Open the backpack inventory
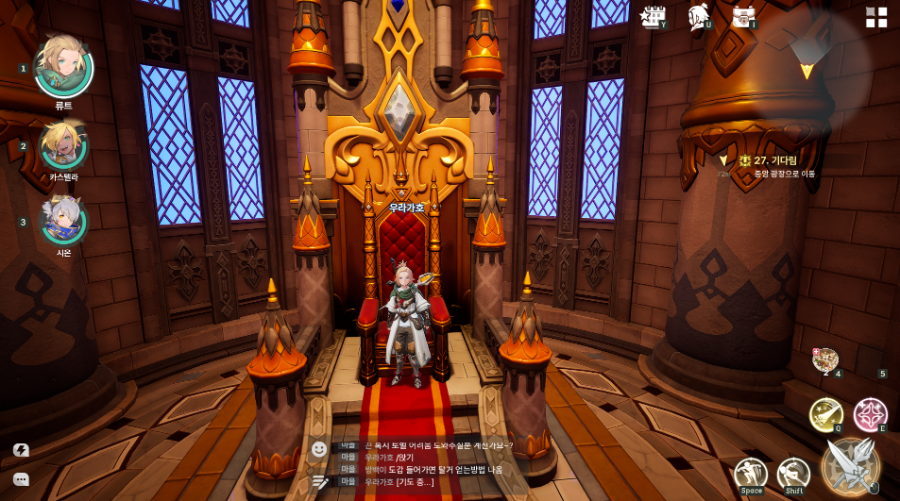 tap(742, 16)
